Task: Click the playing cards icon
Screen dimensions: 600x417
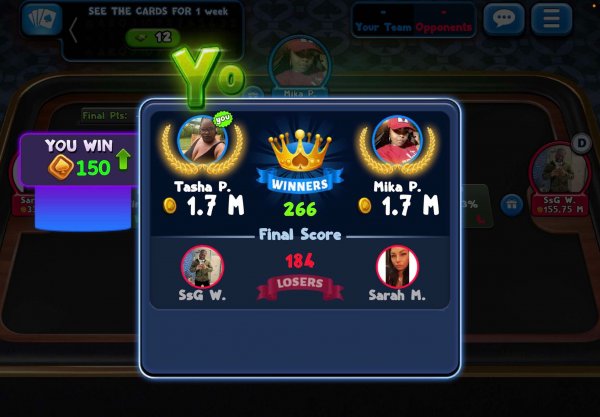Action: coord(40,19)
